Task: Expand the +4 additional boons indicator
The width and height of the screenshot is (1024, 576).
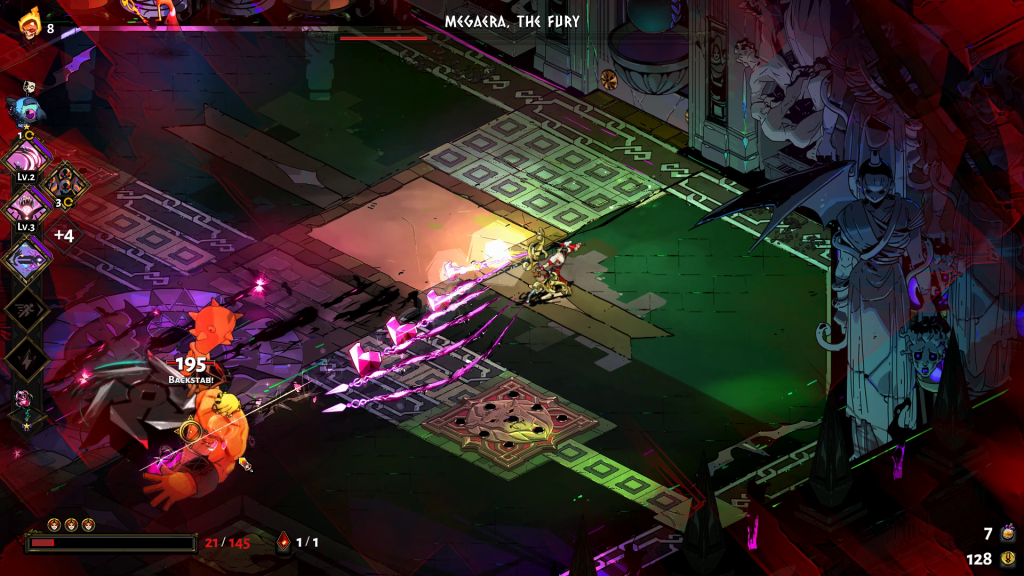Action: click(63, 236)
